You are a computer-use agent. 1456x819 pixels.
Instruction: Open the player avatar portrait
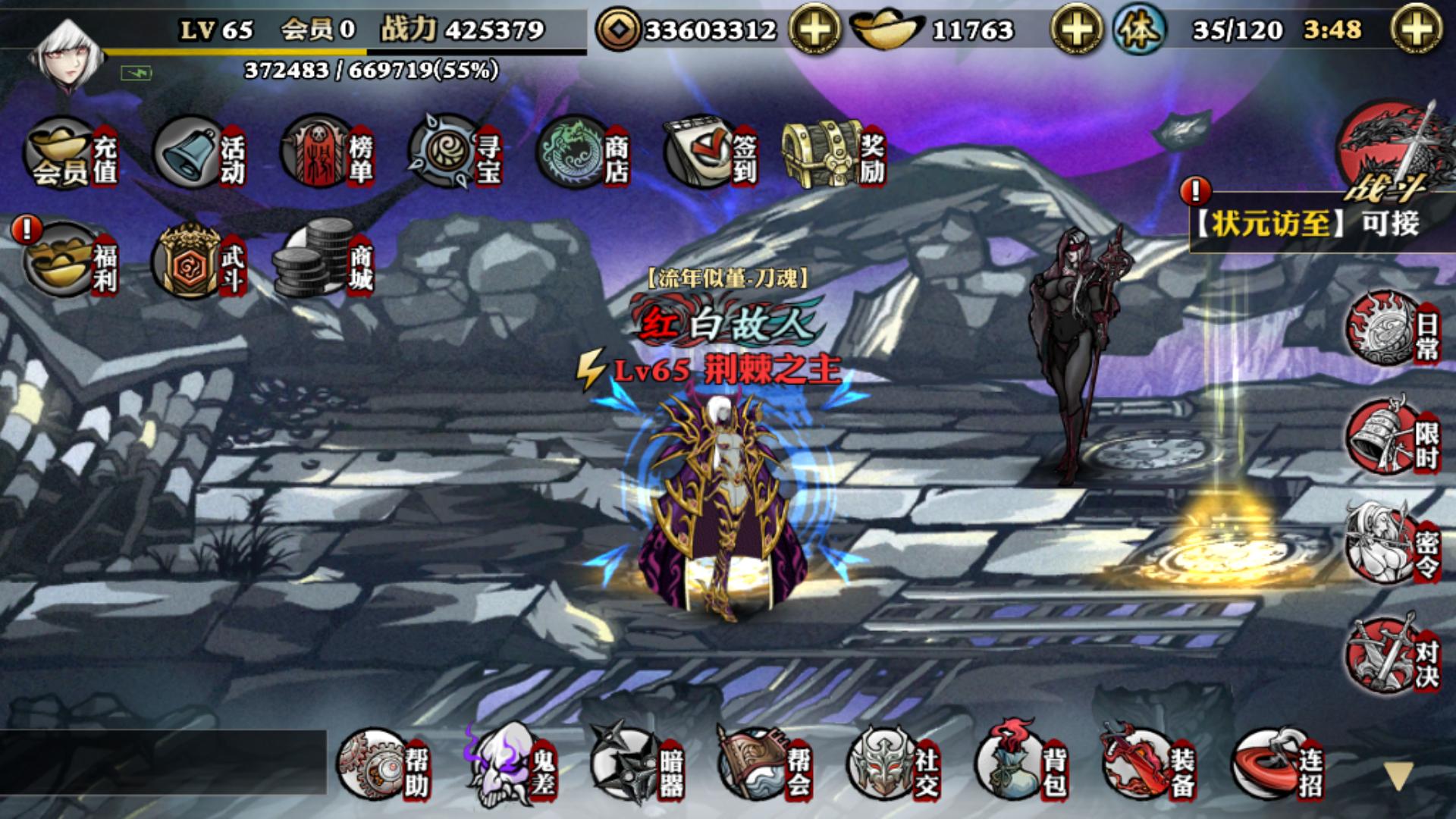(68, 53)
